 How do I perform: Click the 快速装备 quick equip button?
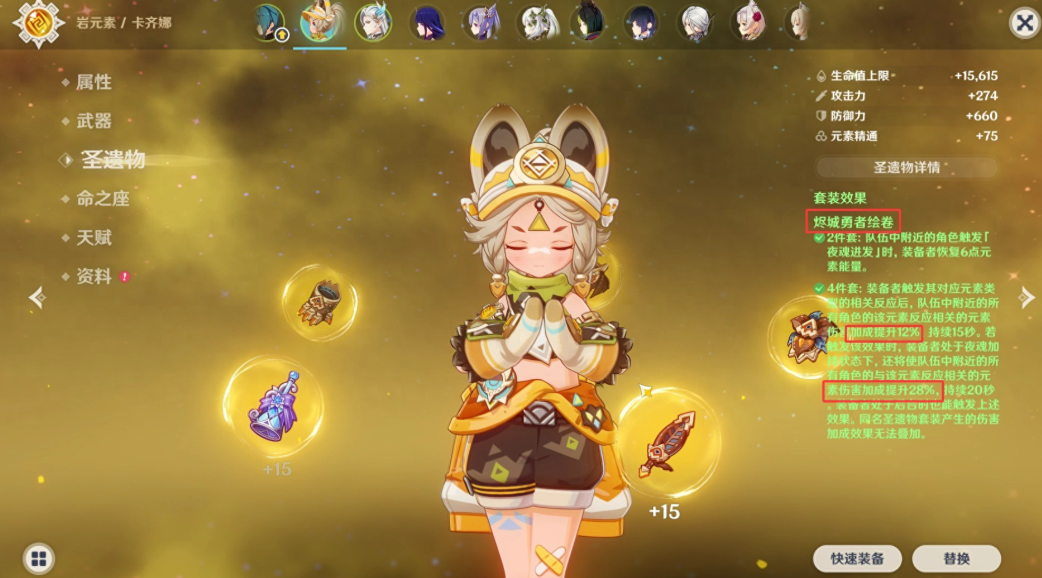857,558
